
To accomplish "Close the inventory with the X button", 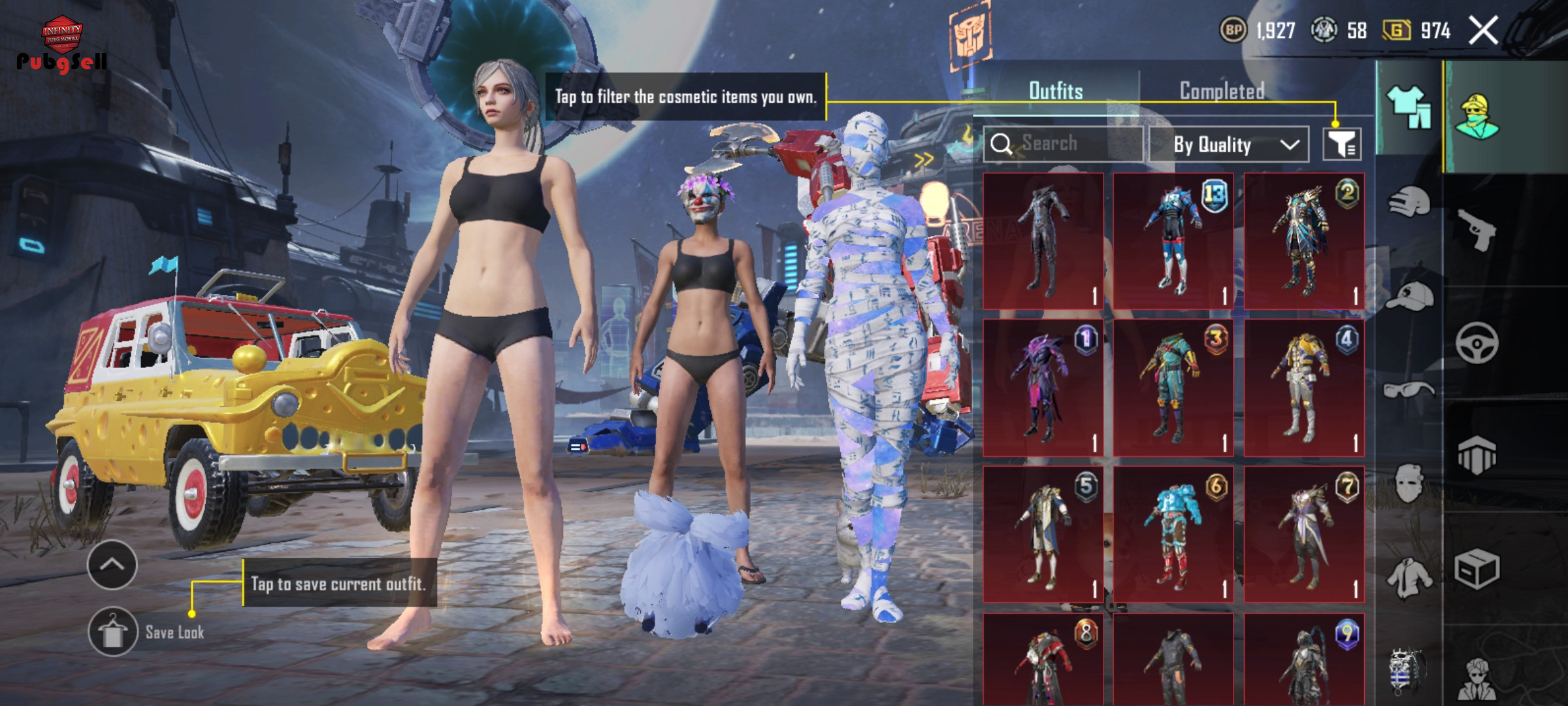I will tap(1483, 30).
